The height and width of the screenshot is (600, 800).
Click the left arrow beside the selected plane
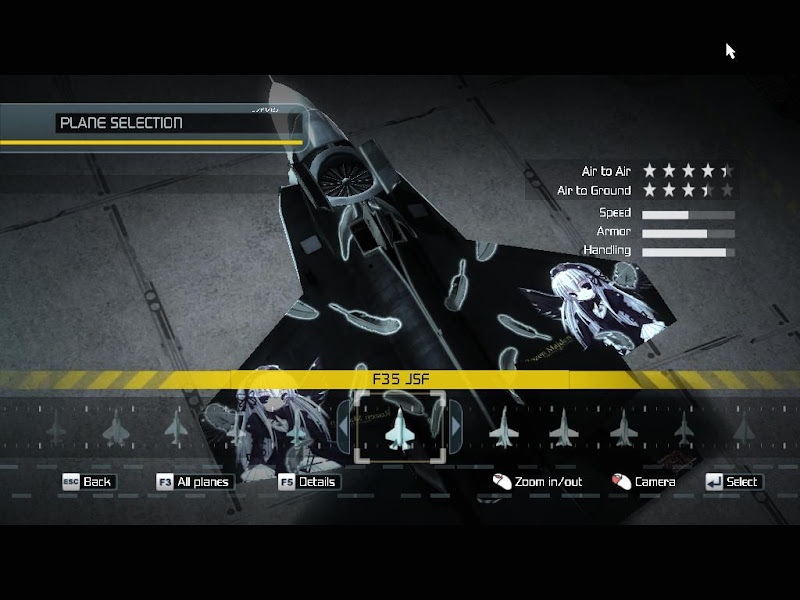344,427
